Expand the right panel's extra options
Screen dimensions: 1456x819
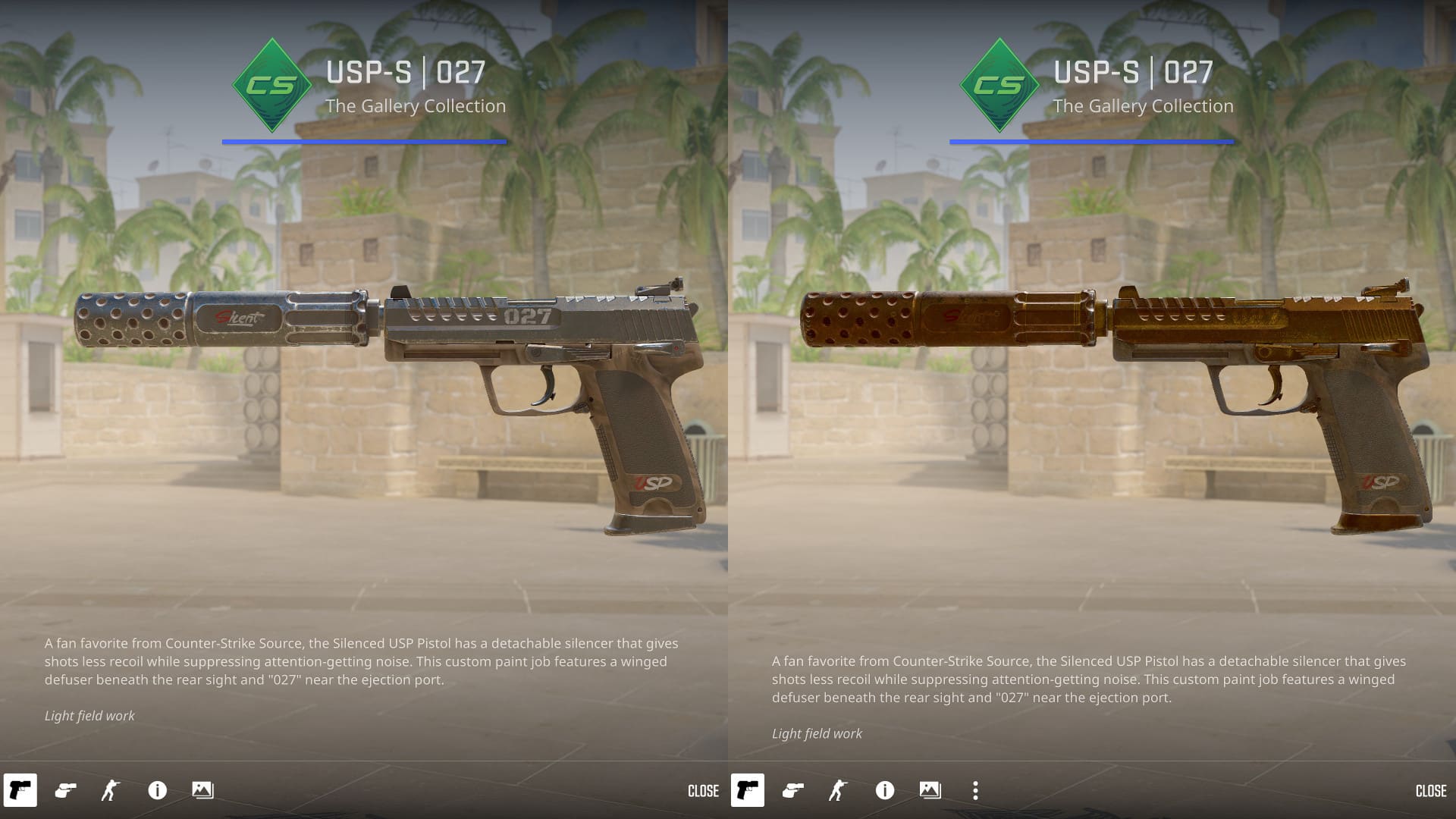(x=975, y=791)
